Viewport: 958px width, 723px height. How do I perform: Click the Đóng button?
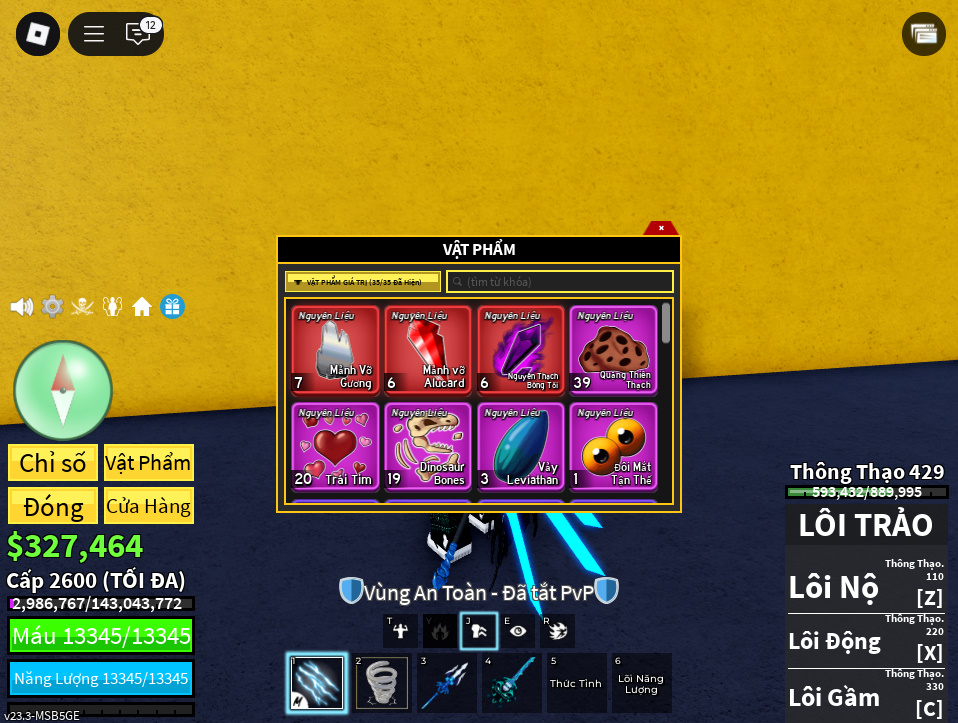click(x=53, y=506)
